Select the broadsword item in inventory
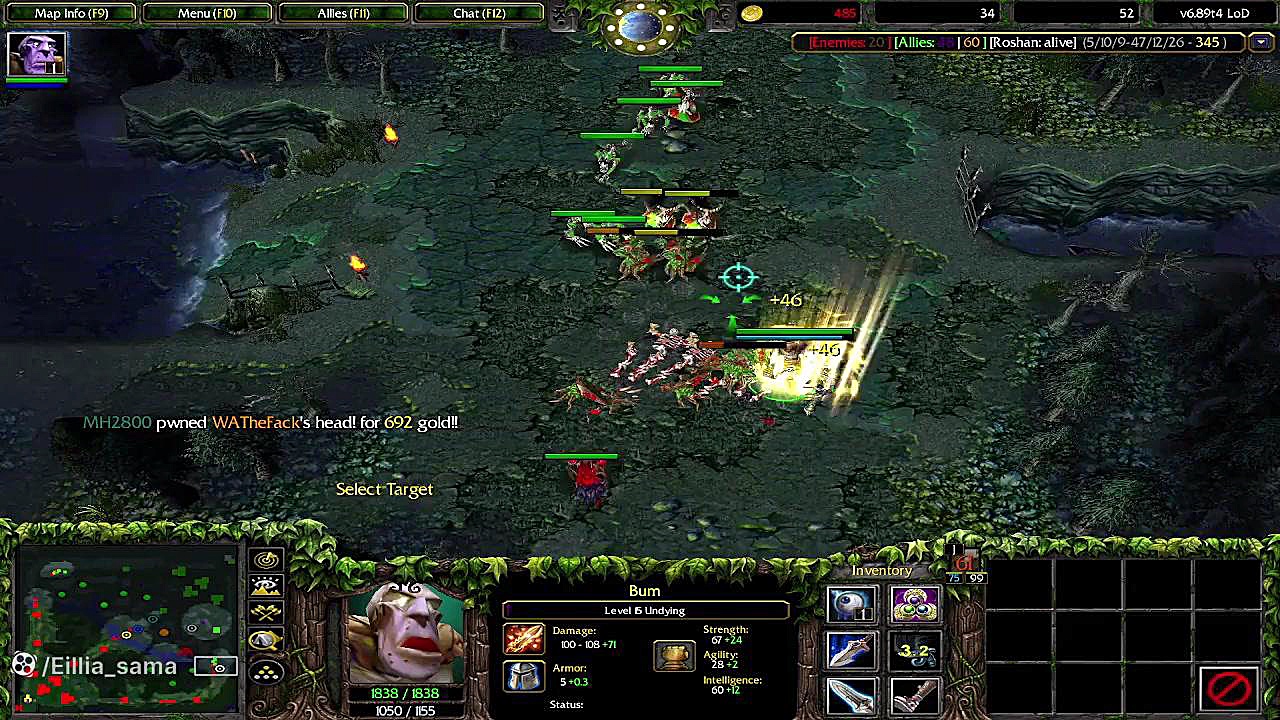The width and height of the screenshot is (1280, 720). [852, 695]
